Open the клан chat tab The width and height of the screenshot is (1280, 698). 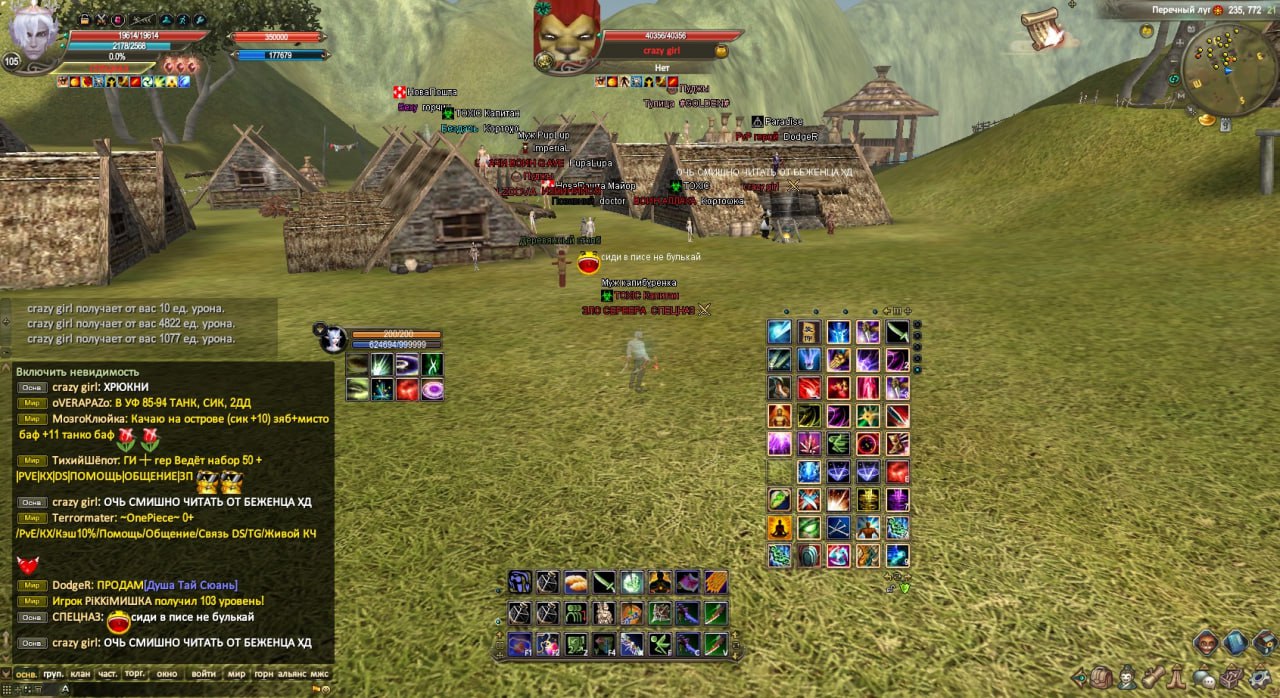[x=81, y=674]
